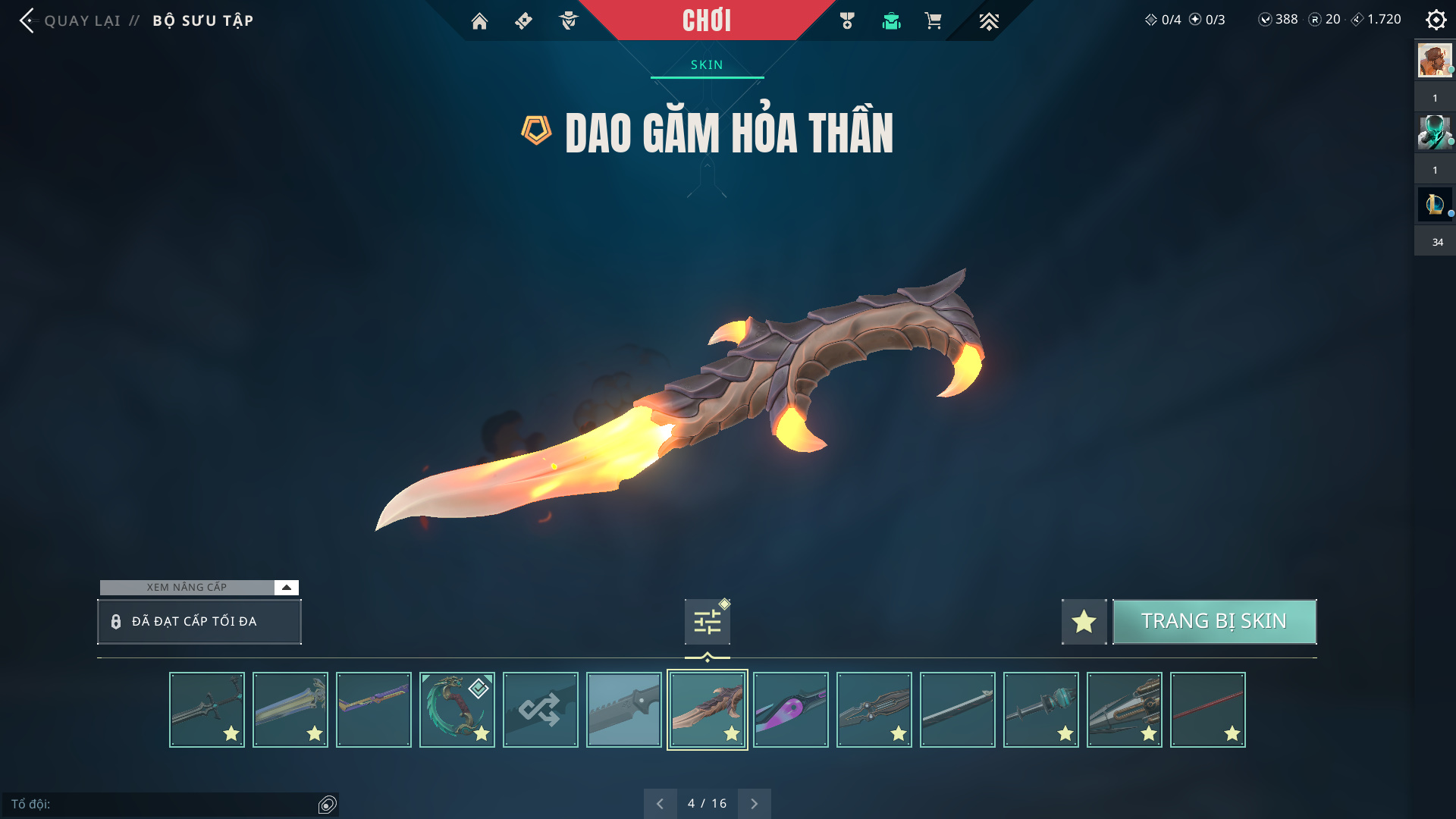Open the Skin tab

(x=707, y=65)
